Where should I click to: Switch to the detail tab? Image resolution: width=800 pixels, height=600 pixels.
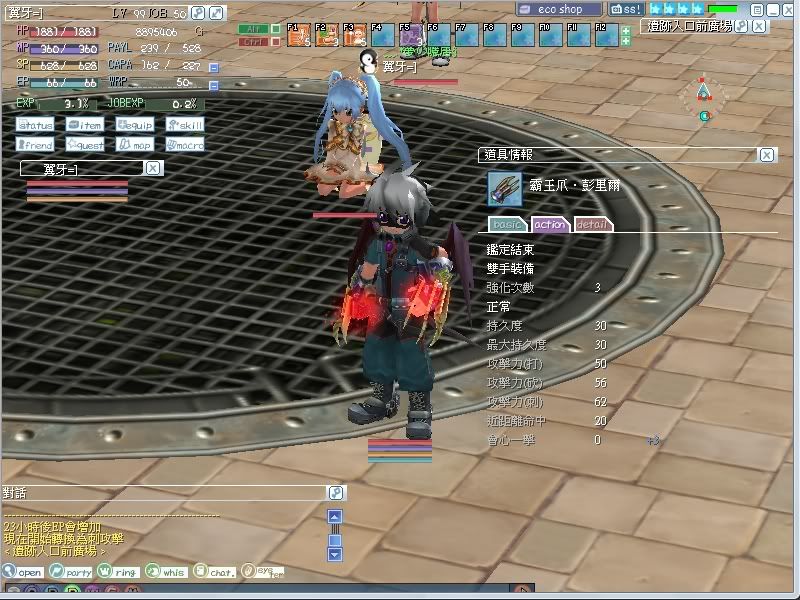tap(593, 224)
